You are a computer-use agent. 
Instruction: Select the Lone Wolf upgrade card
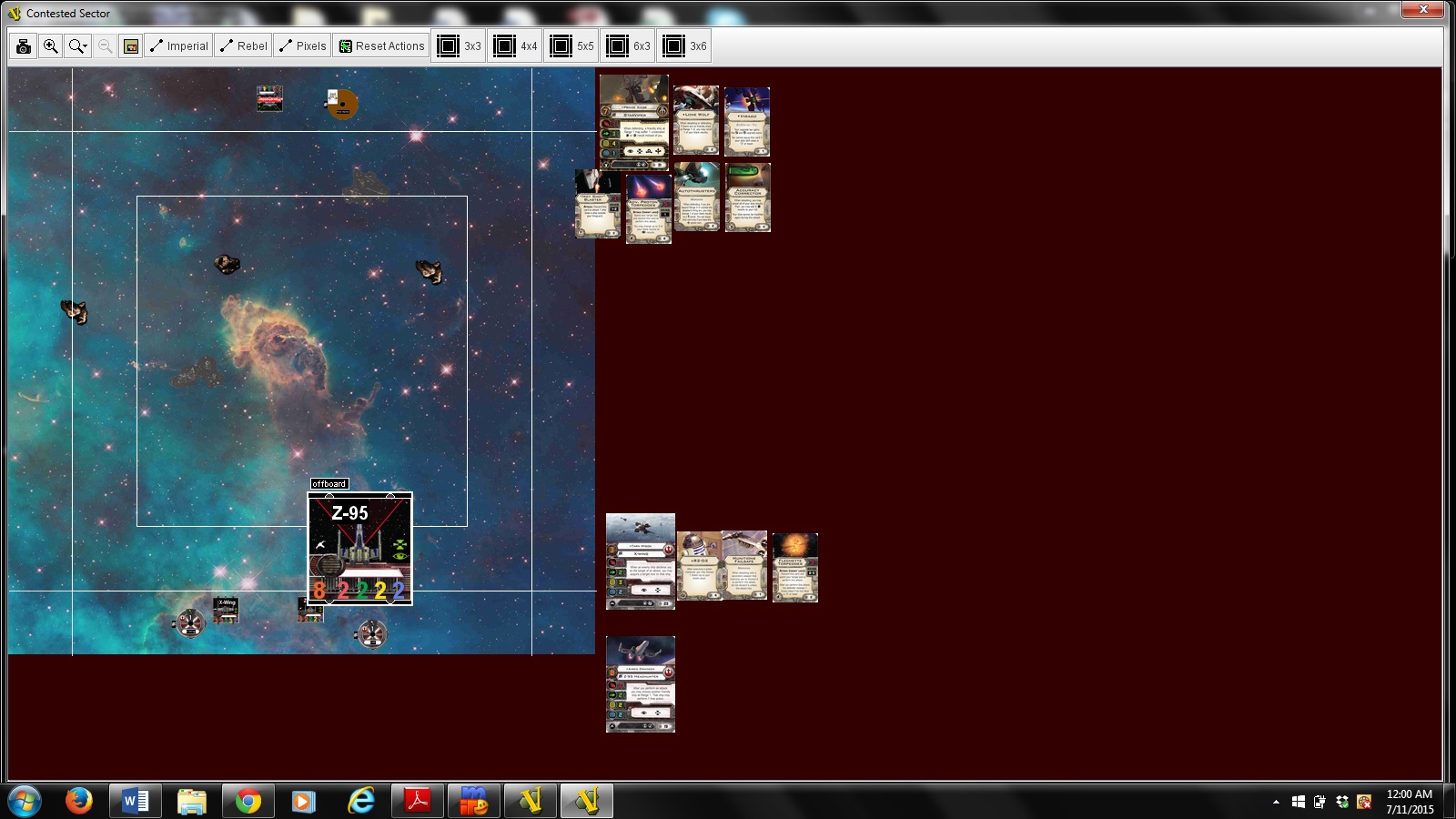pos(696,120)
